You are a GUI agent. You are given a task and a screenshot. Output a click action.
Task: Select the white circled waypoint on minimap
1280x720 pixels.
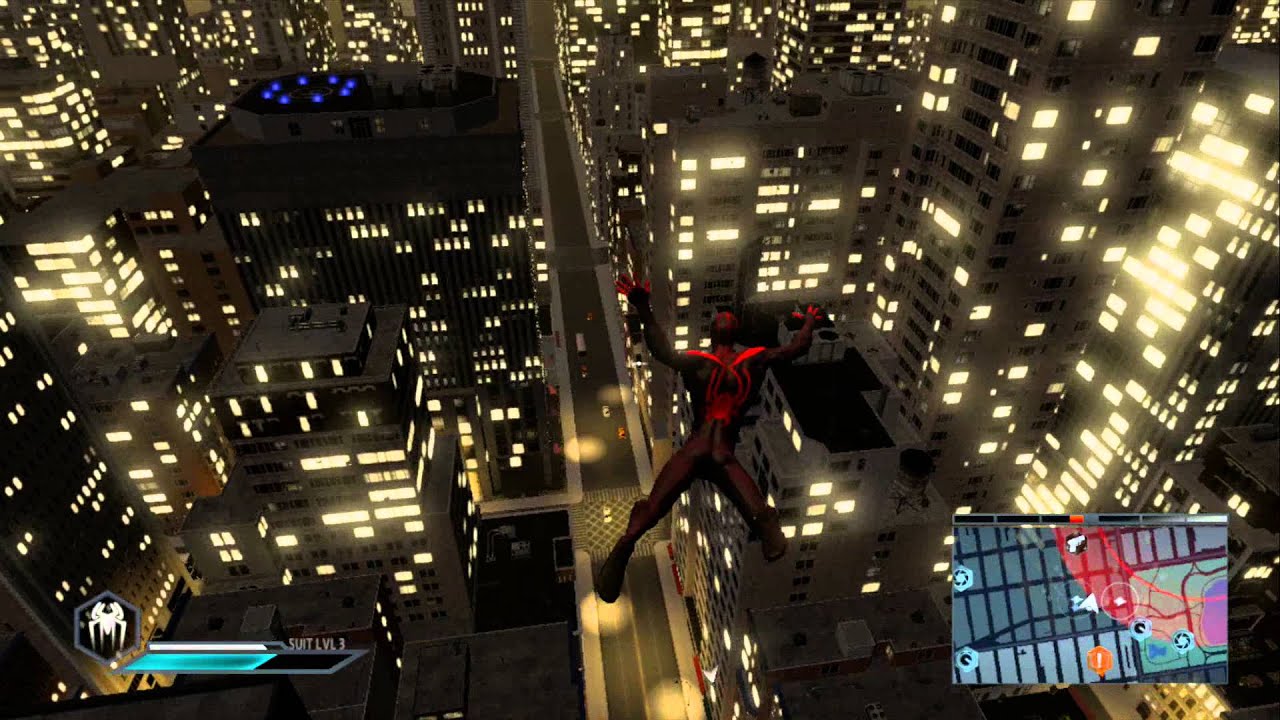(x=1119, y=601)
